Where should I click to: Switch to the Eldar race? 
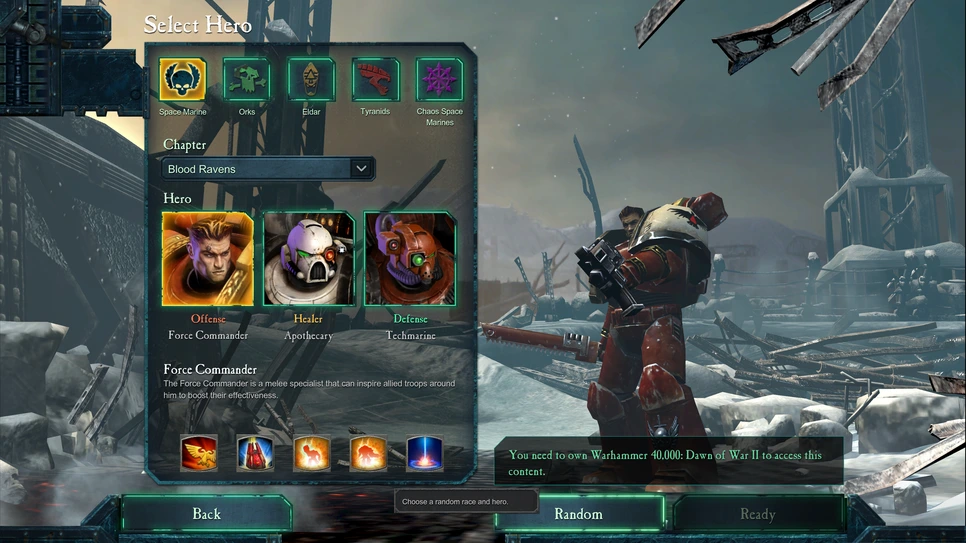(311, 80)
